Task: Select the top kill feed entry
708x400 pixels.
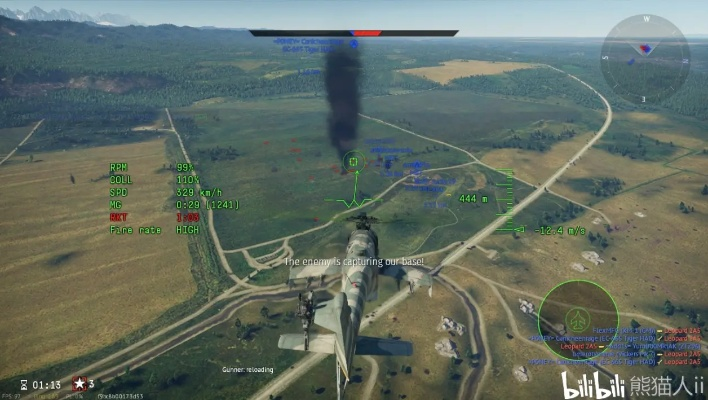Action: click(618, 329)
